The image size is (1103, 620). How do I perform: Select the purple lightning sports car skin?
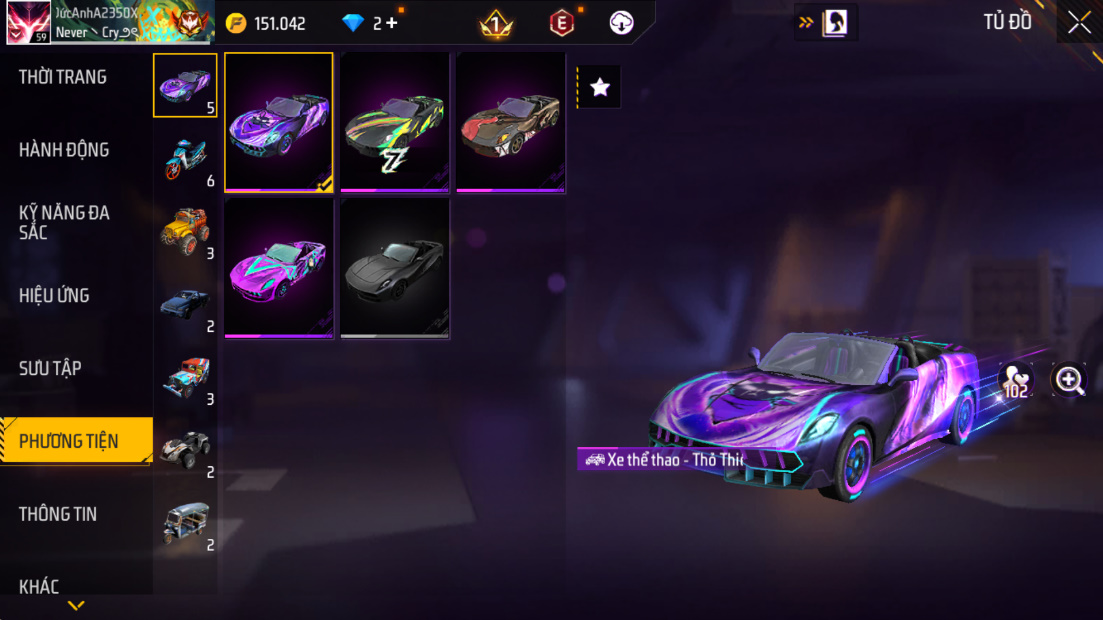click(x=279, y=121)
